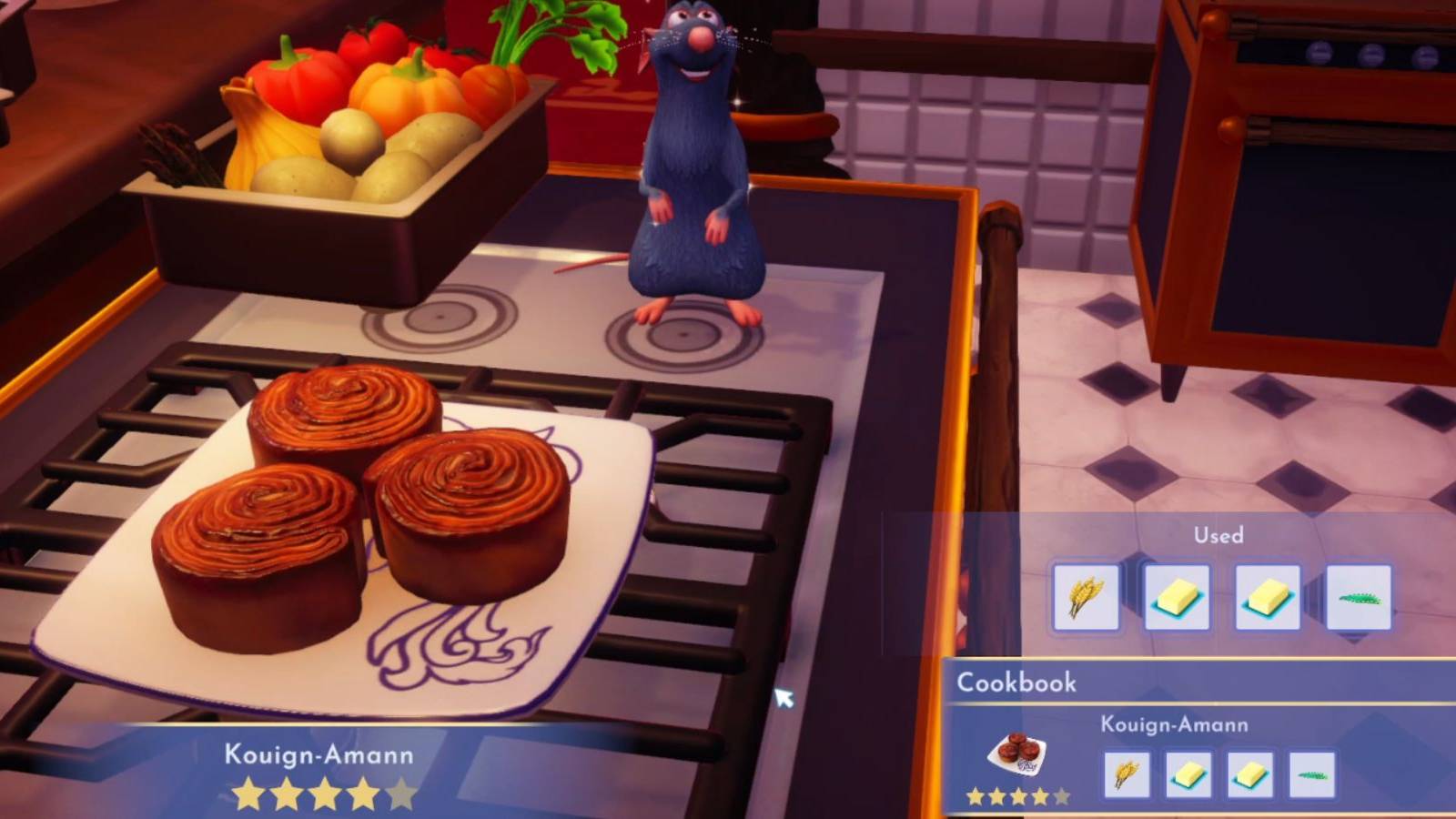
Task: Click the Kouign-Amann name label above the stars
Action: [318, 753]
